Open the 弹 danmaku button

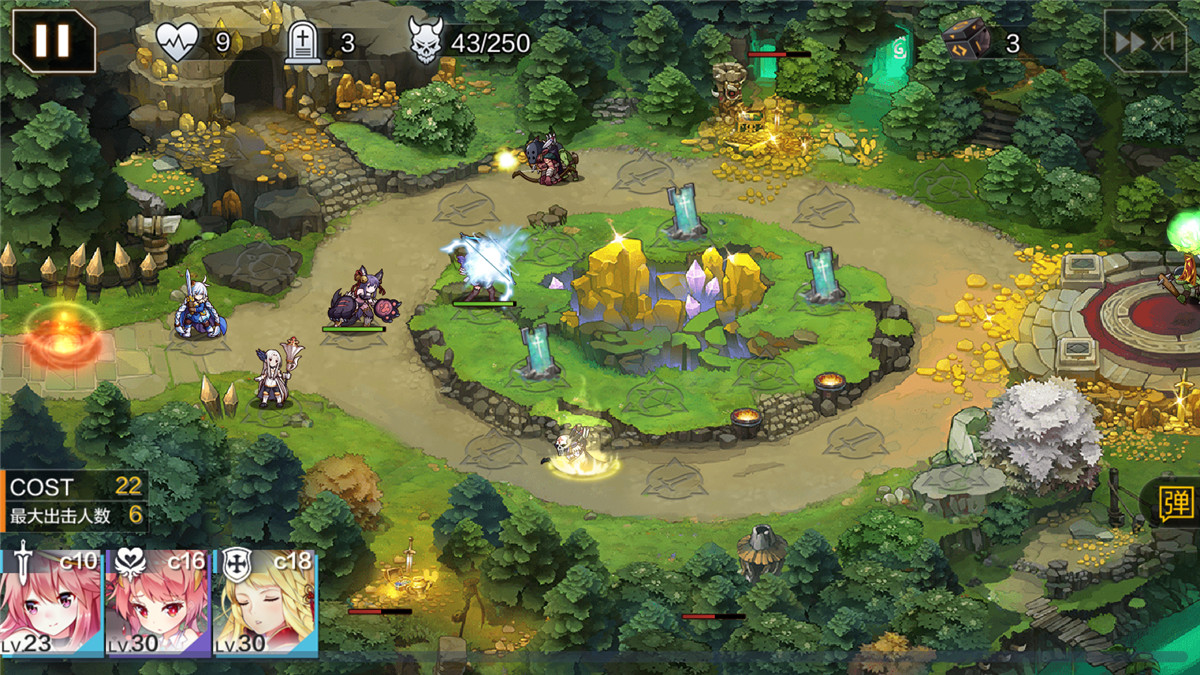[1176, 504]
